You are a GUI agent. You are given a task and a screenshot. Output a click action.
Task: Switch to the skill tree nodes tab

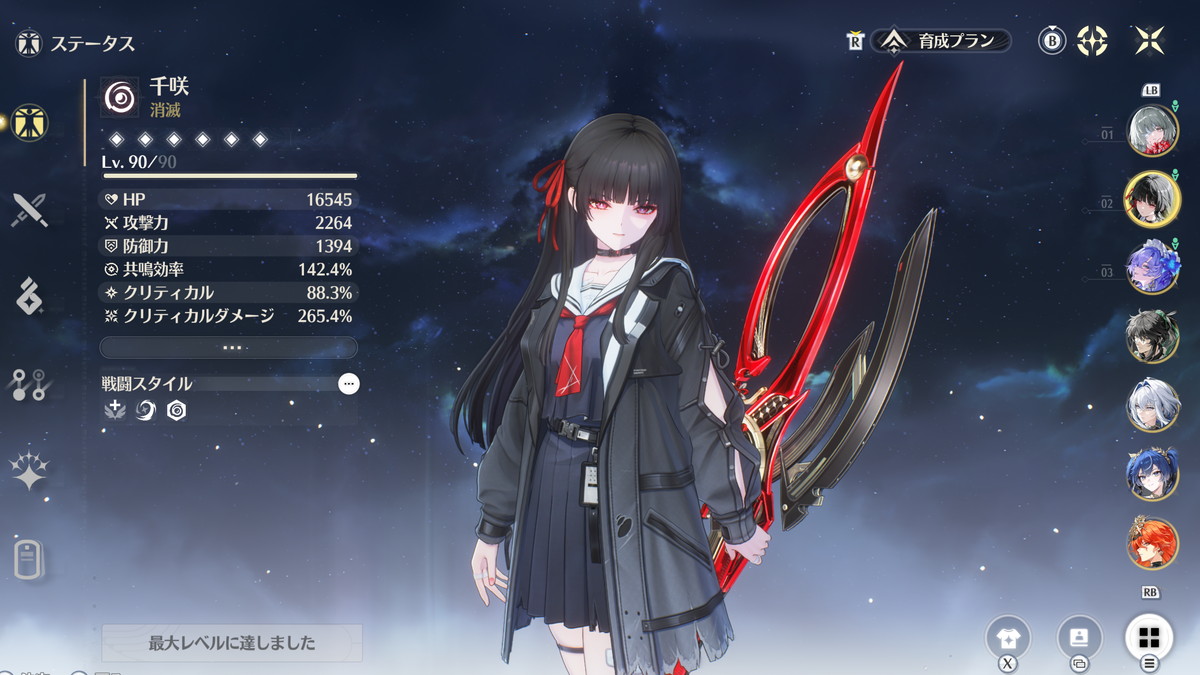[x=29, y=385]
